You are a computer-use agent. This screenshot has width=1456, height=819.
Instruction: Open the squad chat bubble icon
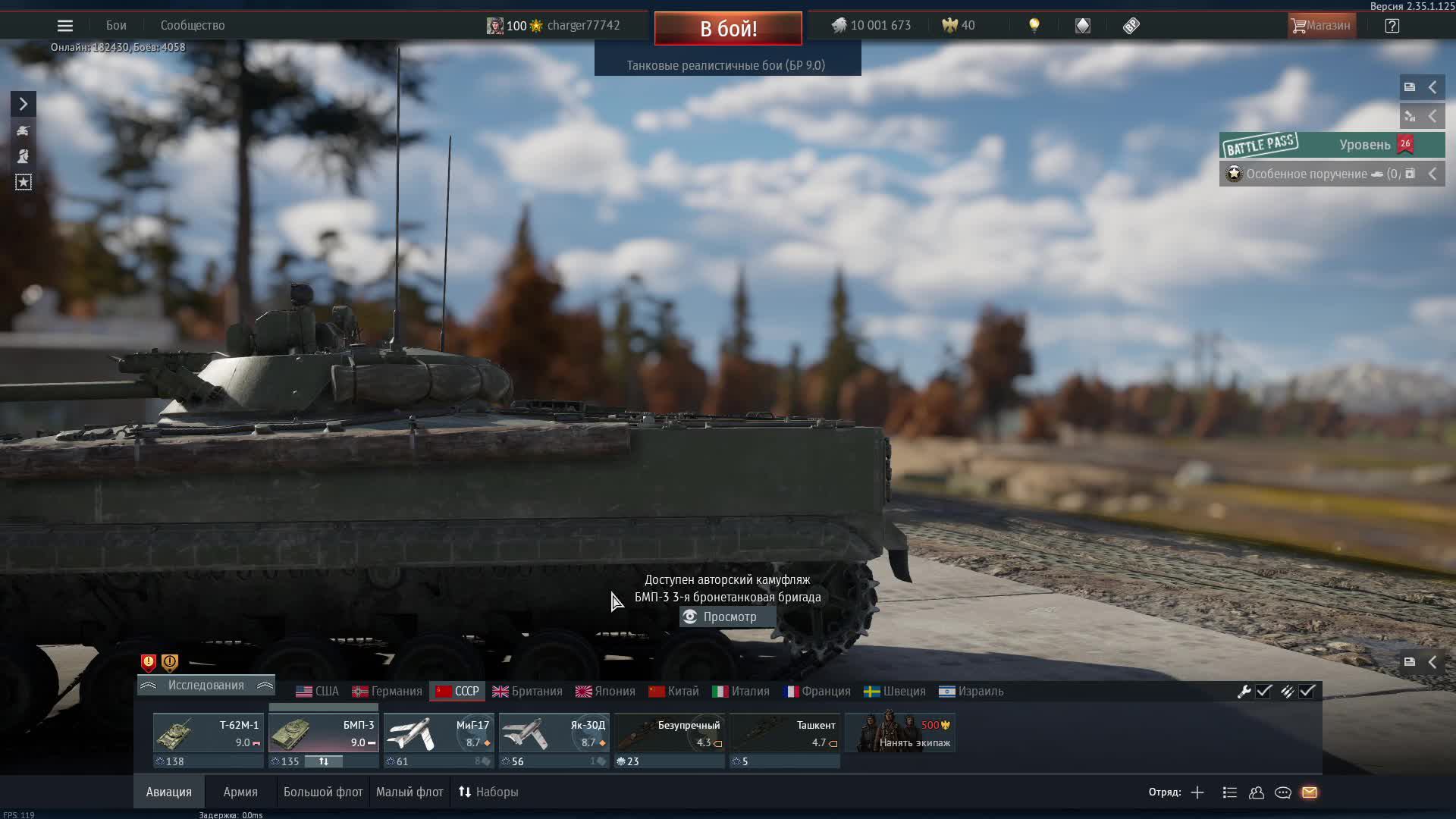coord(1283,792)
